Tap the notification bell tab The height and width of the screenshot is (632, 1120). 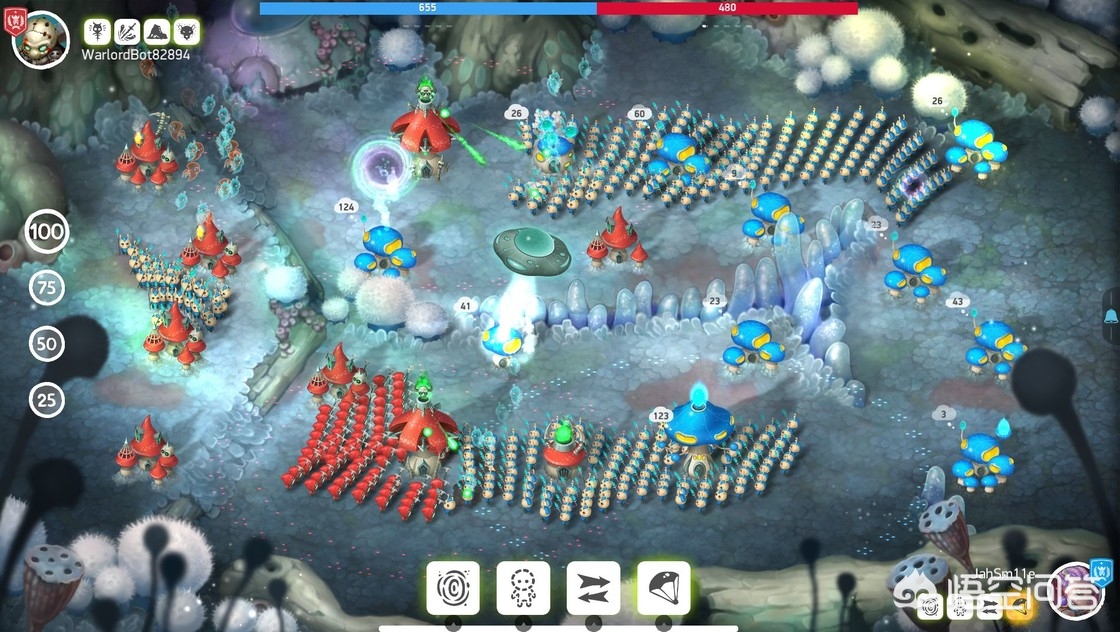(x=1111, y=319)
